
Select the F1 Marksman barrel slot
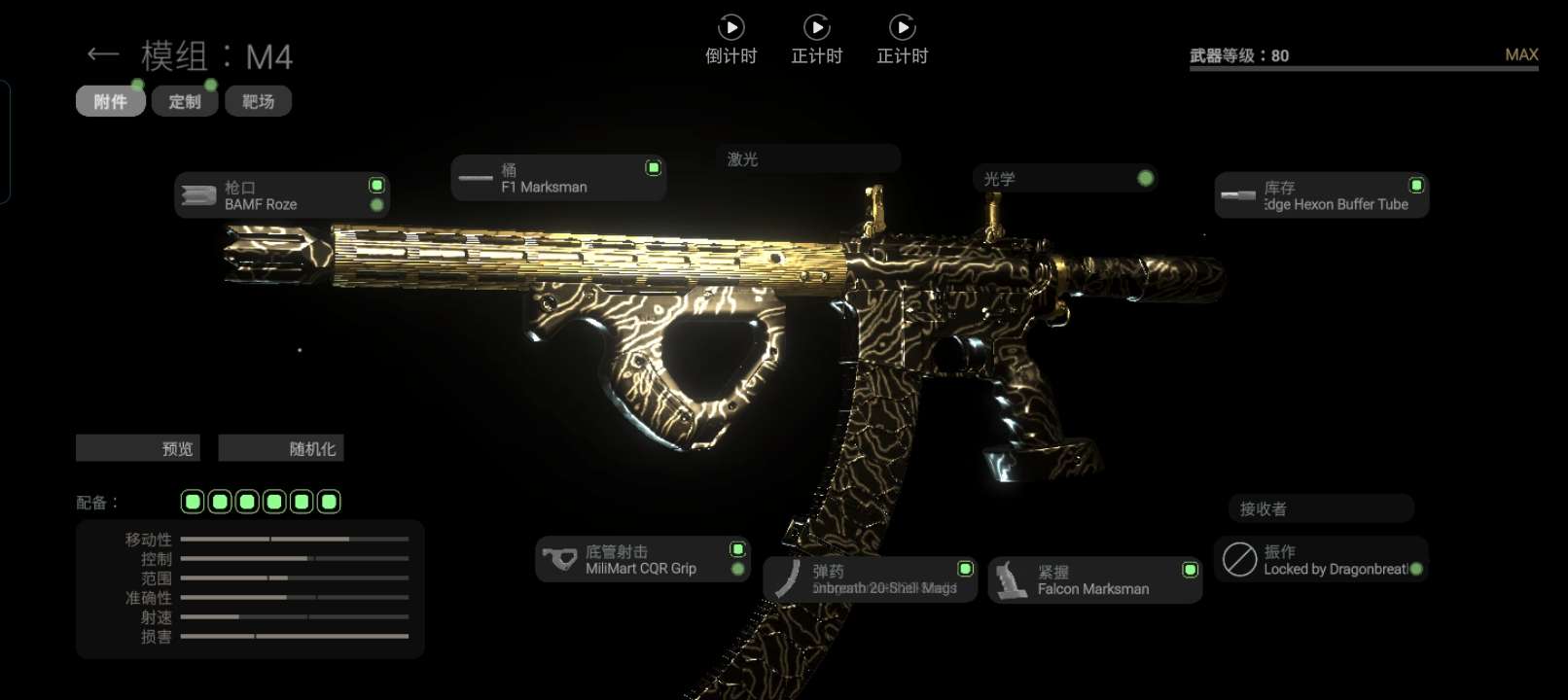[x=558, y=178]
